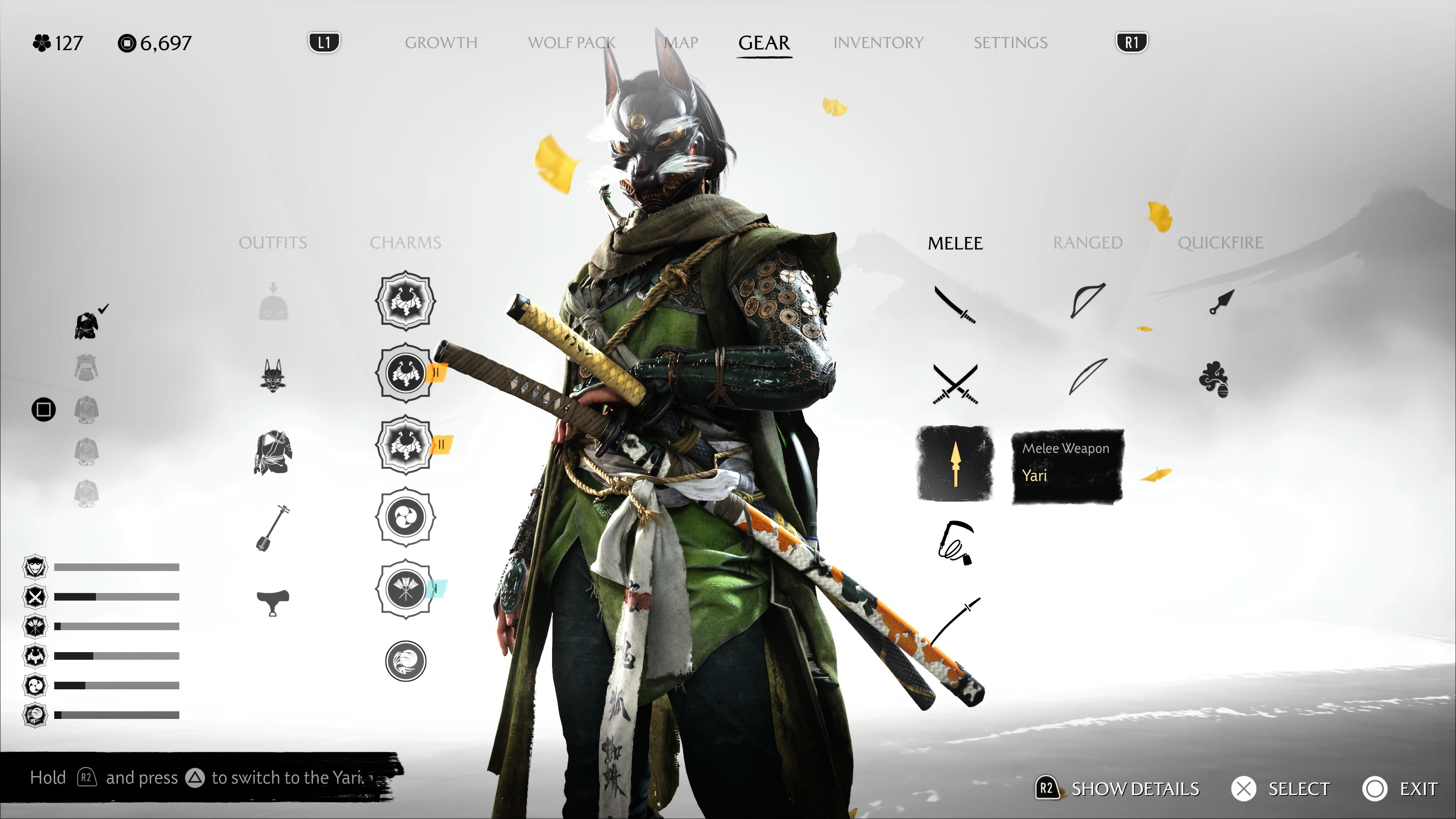The image size is (1456, 819).
Task: Switch to the Growth tab
Action: (441, 43)
